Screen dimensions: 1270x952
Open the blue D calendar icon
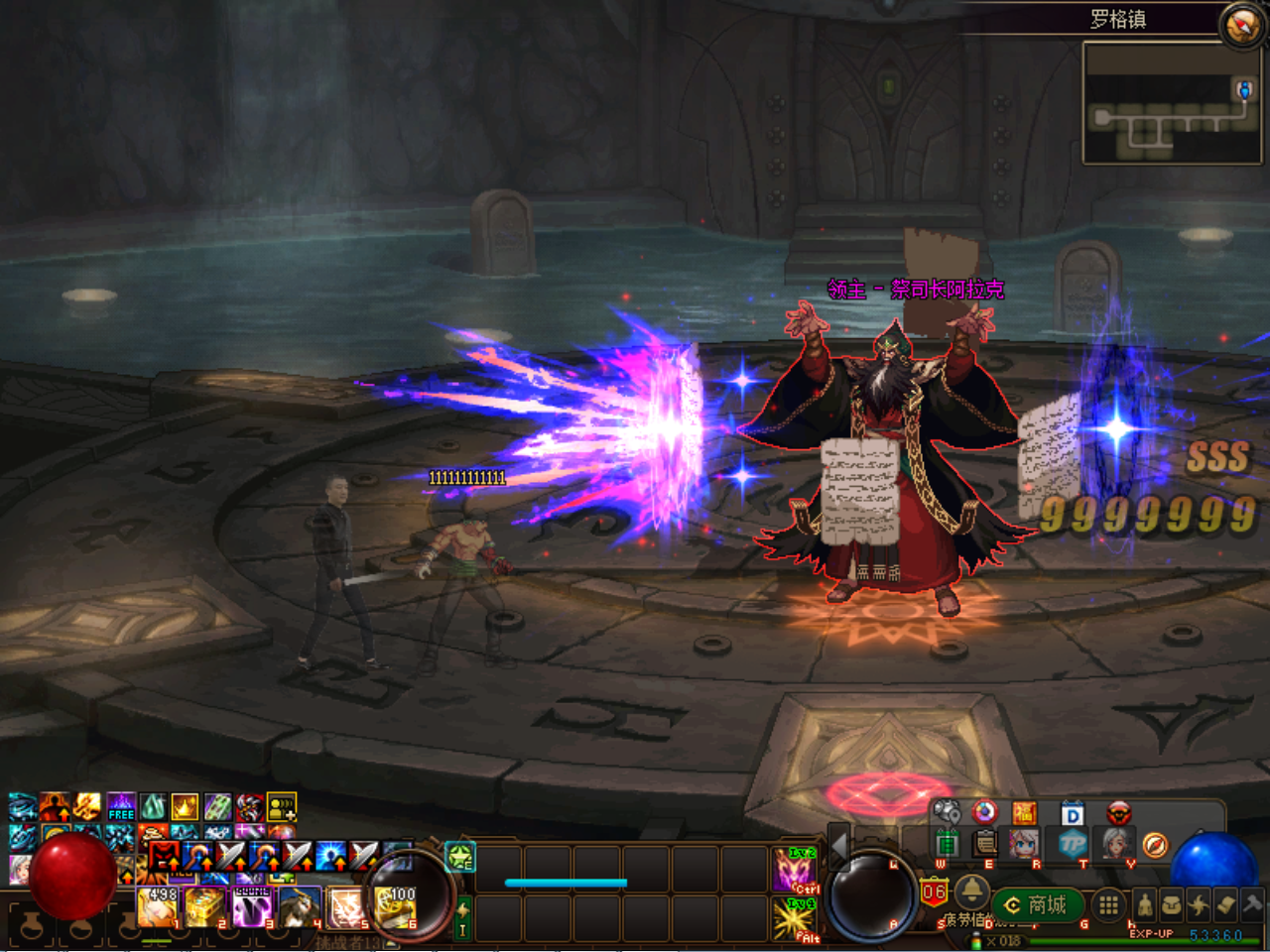coord(1072,814)
